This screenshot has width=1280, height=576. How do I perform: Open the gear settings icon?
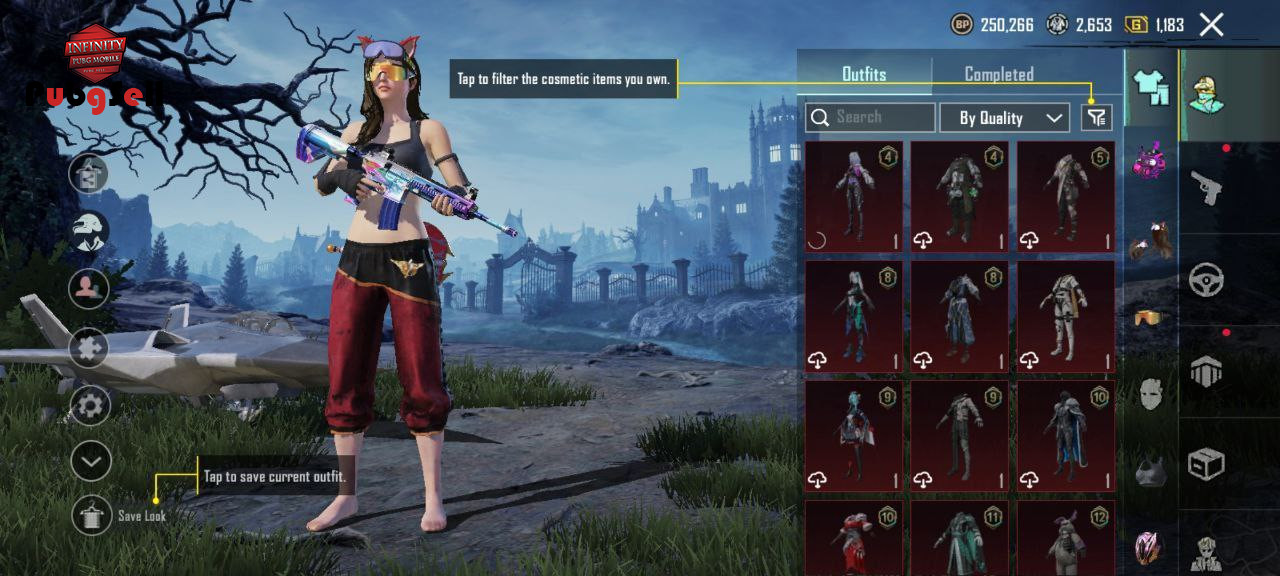[x=90, y=406]
